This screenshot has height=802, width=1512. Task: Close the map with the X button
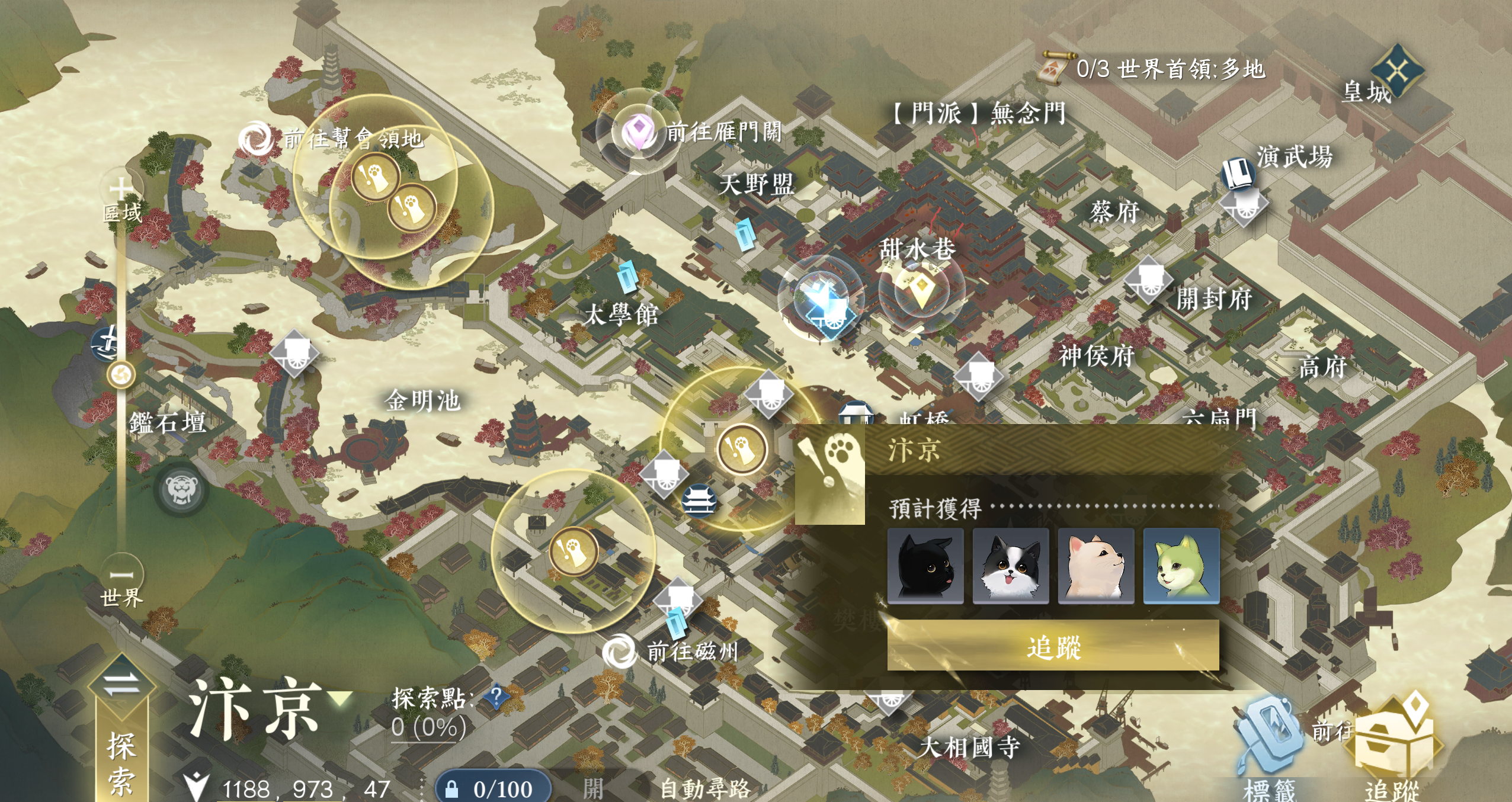point(1398,71)
